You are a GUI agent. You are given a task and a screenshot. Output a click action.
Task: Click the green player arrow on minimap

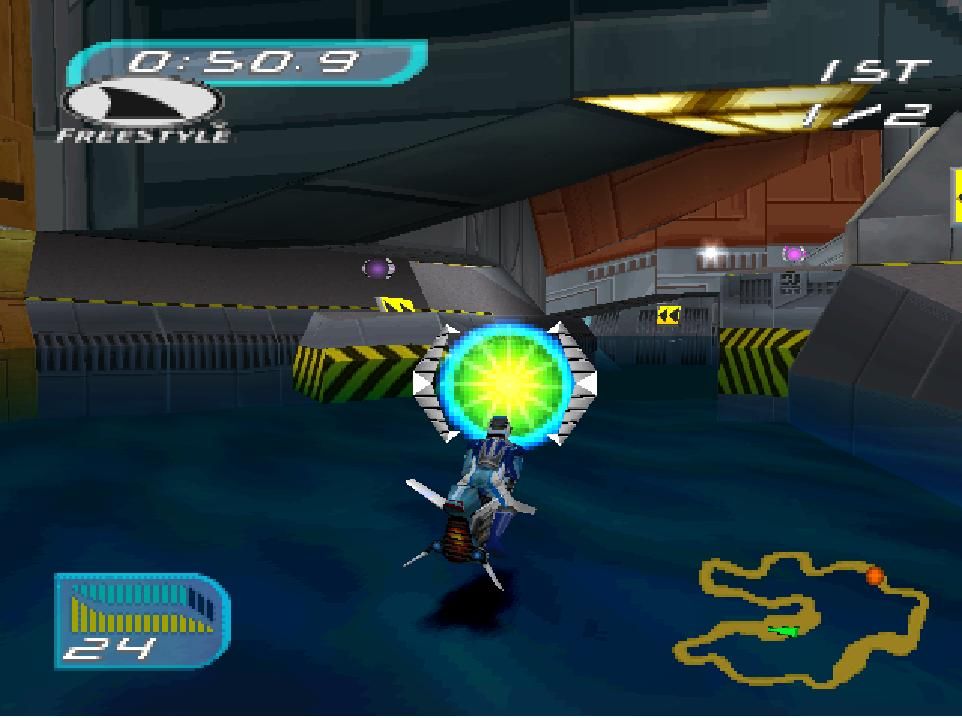(x=787, y=631)
